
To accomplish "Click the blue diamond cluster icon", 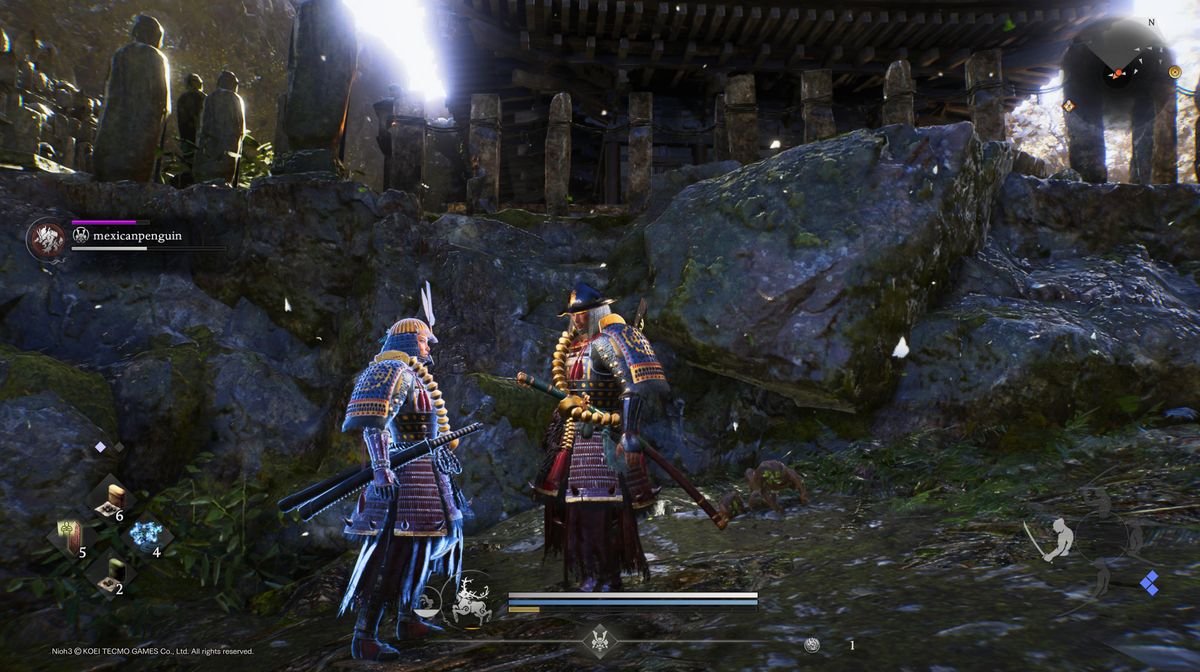I will pos(1150,583).
